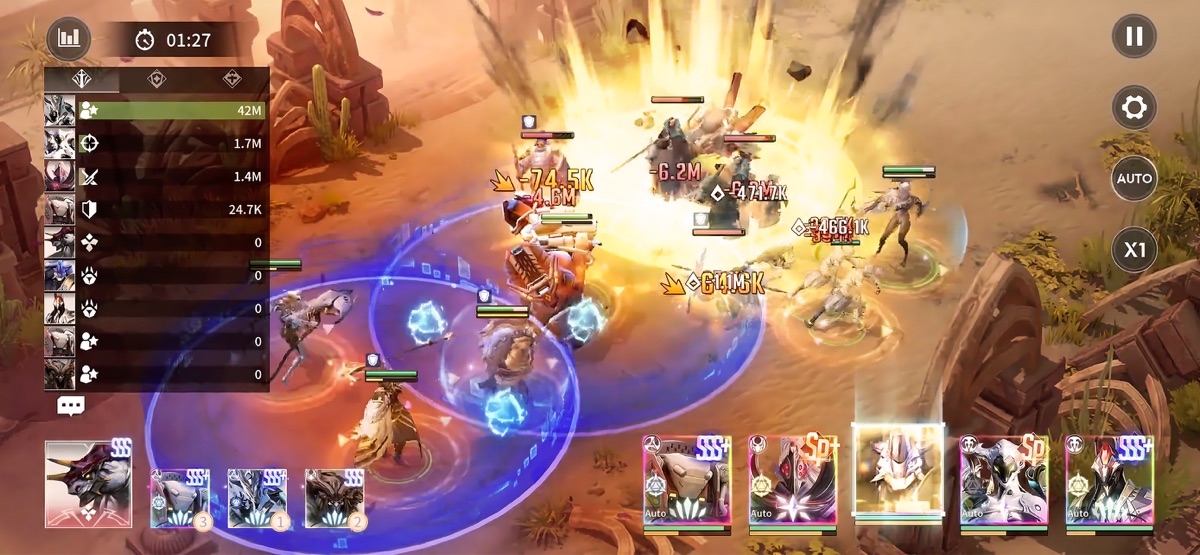Select the enemy card numbered 2

click(x=335, y=497)
